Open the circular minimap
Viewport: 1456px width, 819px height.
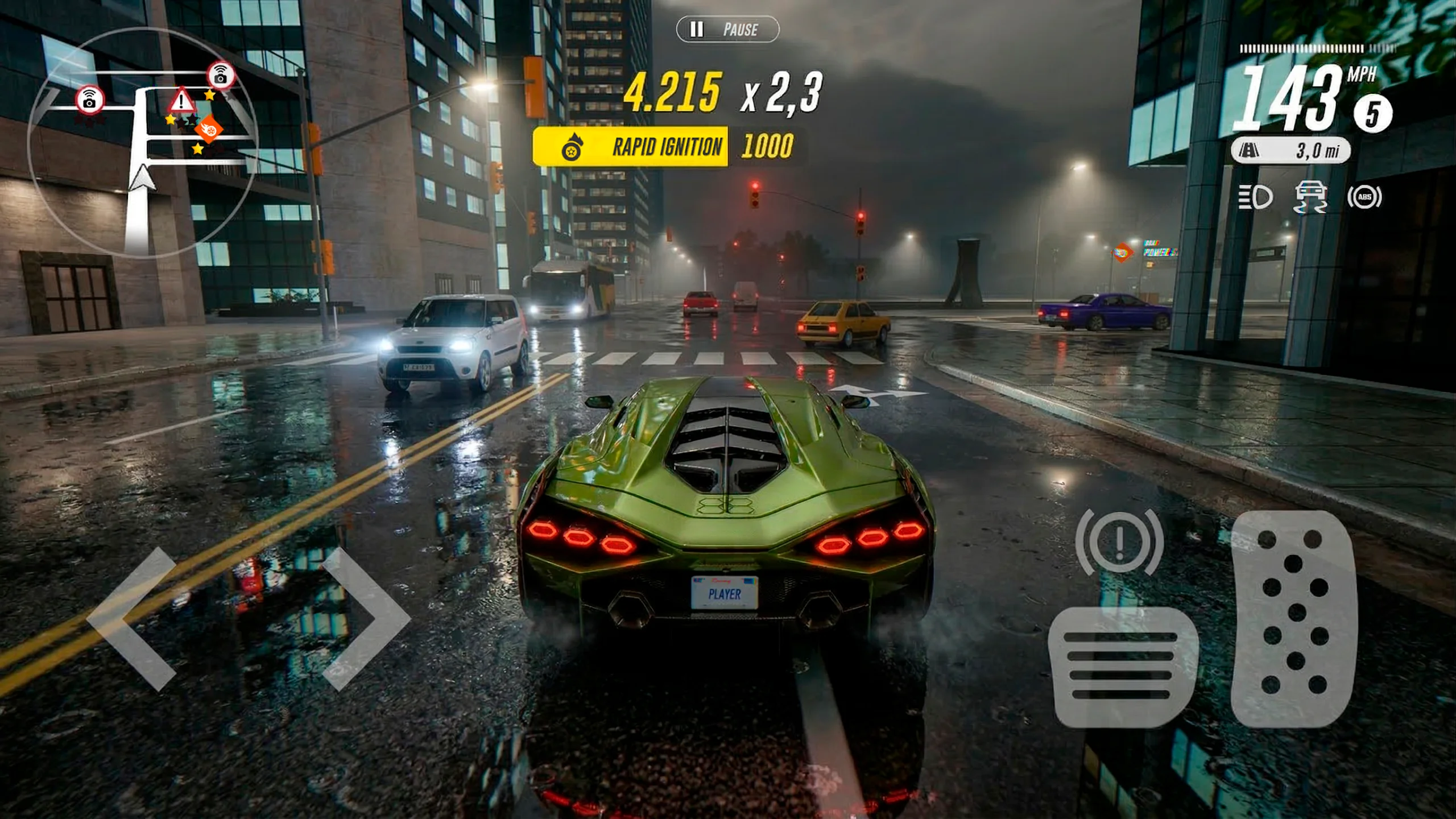tap(142, 143)
